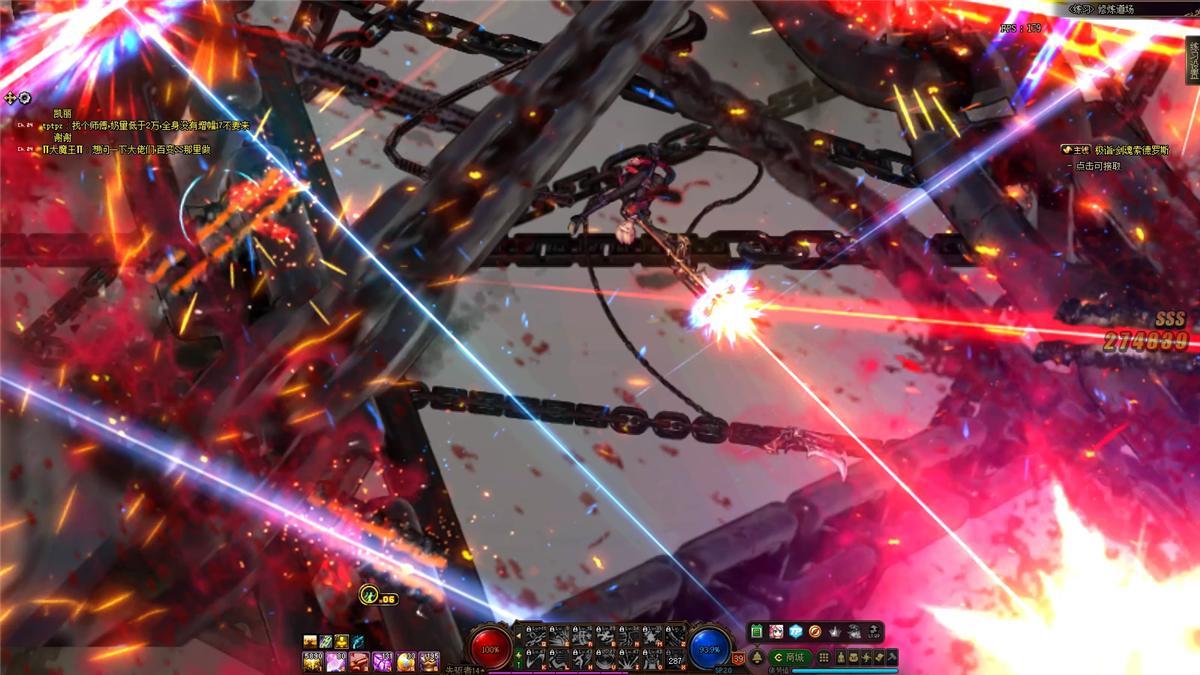Open the chat settings gear icon
This screenshot has height=675, width=1200.
tap(24, 98)
